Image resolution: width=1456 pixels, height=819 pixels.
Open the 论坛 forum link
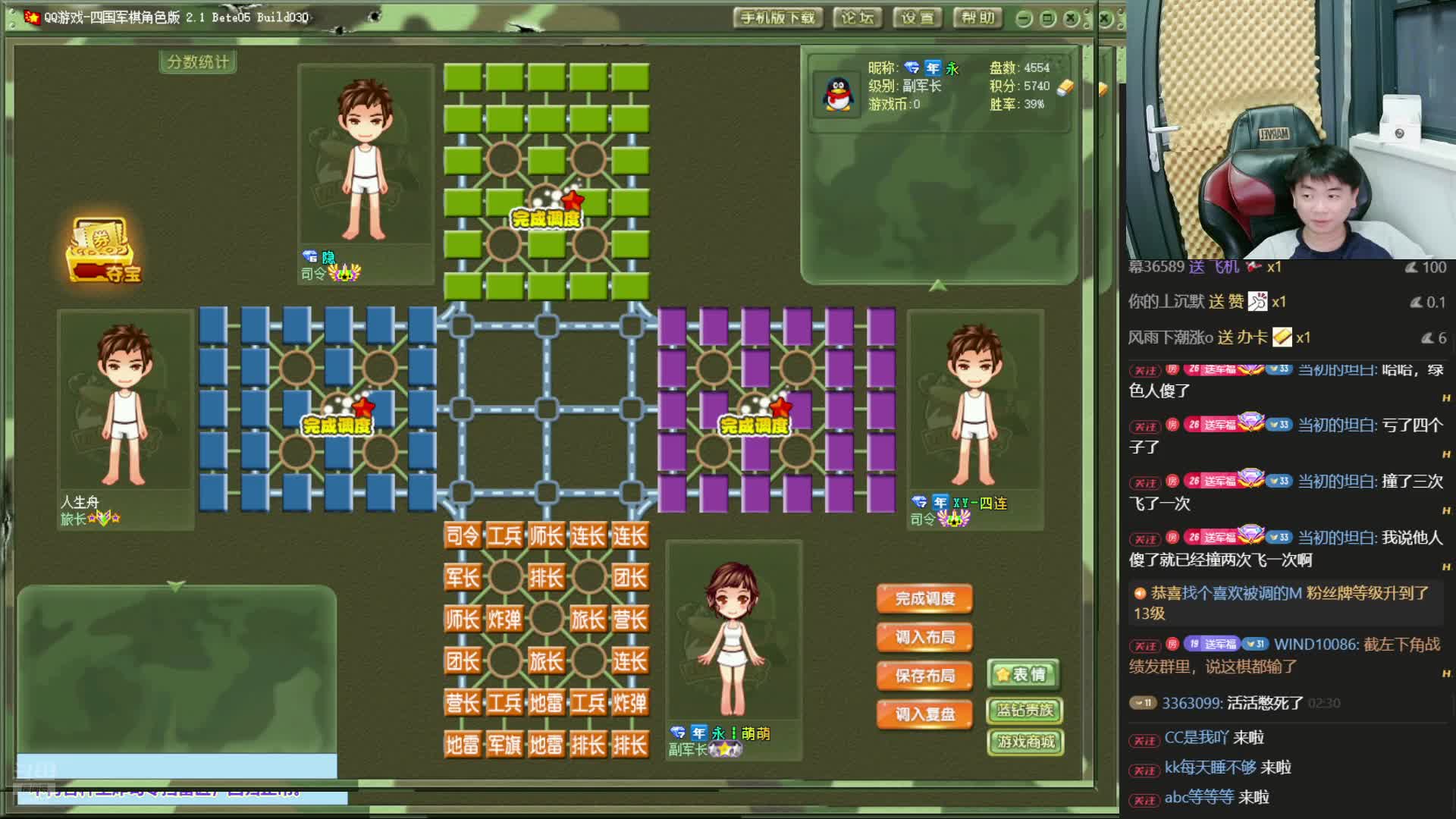point(857,18)
